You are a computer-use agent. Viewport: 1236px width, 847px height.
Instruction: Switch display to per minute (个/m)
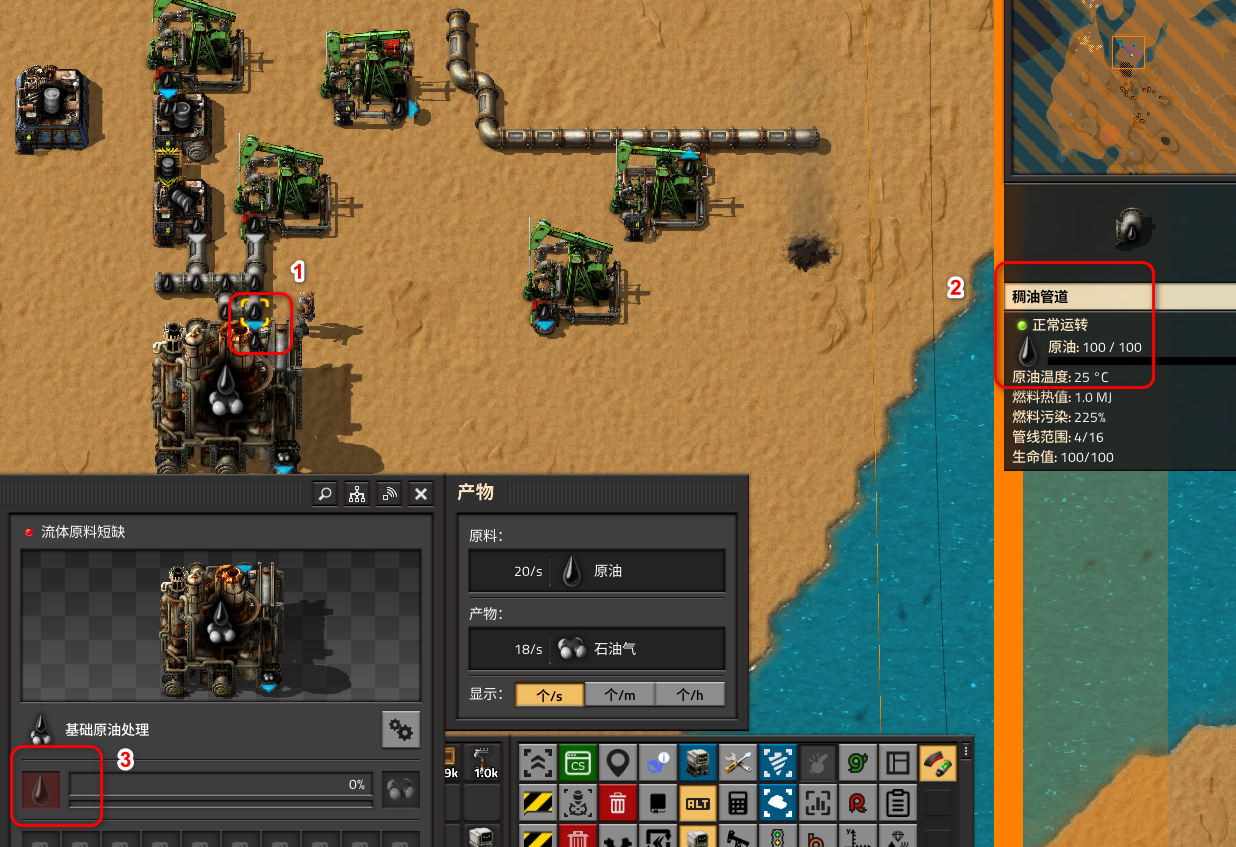coord(619,695)
